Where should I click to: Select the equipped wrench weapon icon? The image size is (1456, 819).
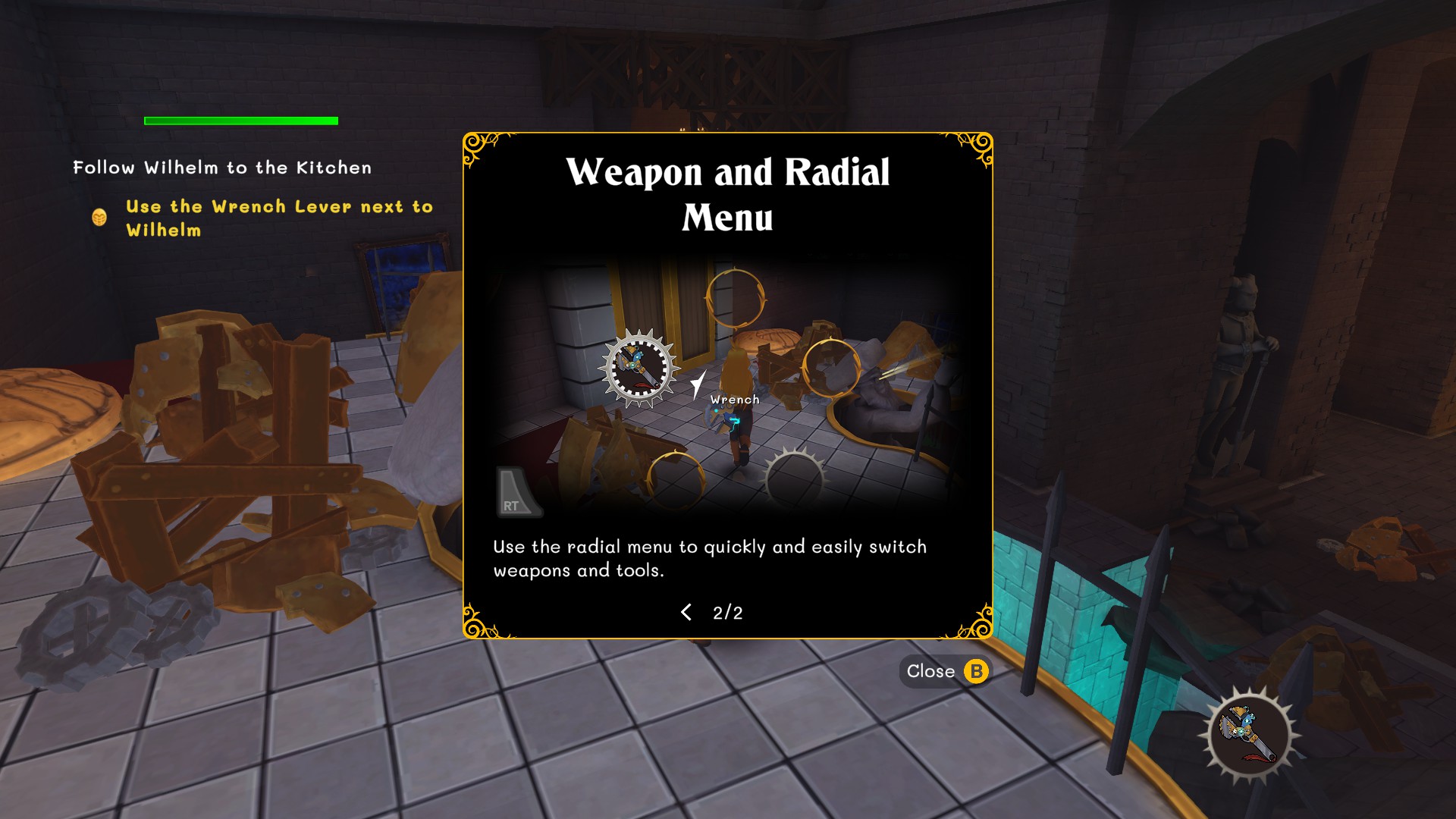coord(1249,735)
